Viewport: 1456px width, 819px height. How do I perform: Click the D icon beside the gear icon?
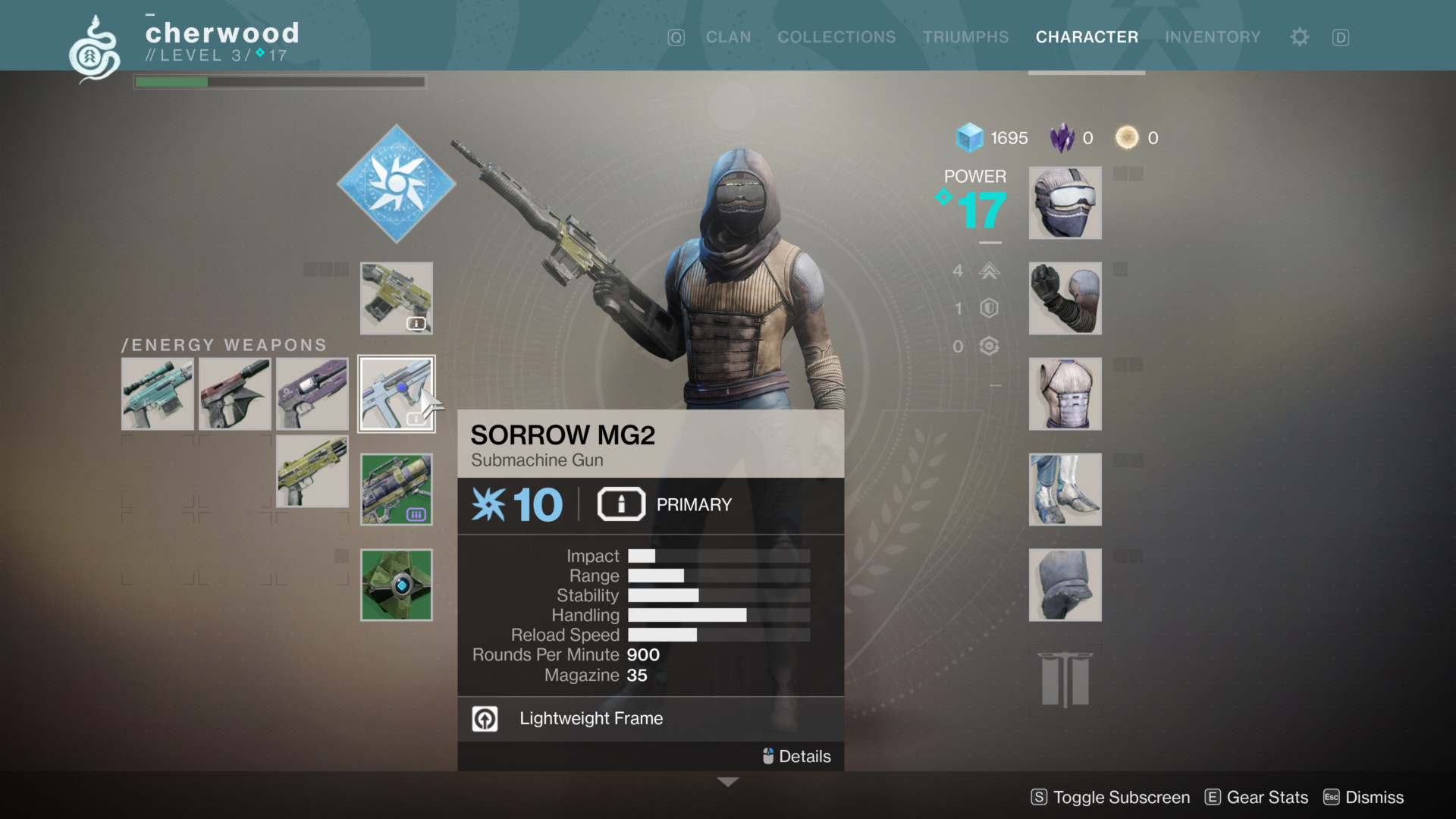[1341, 36]
